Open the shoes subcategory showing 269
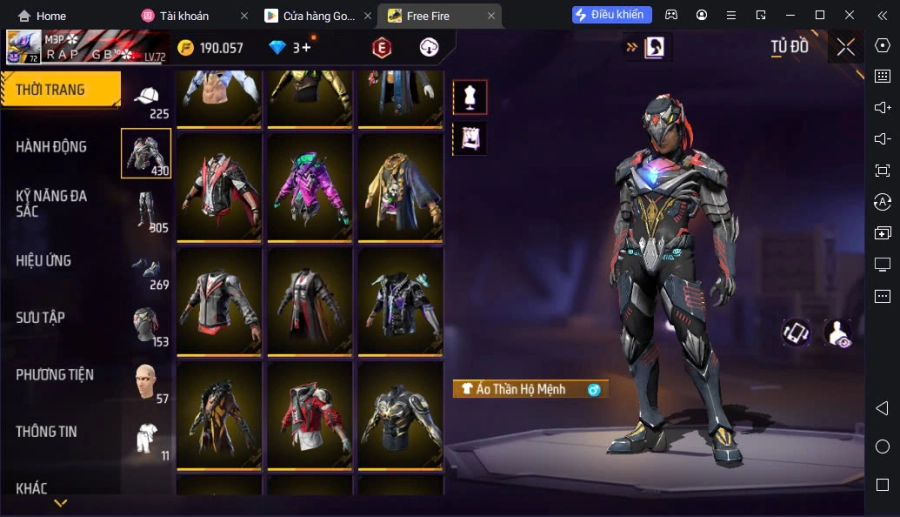 pyautogui.click(x=147, y=269)
